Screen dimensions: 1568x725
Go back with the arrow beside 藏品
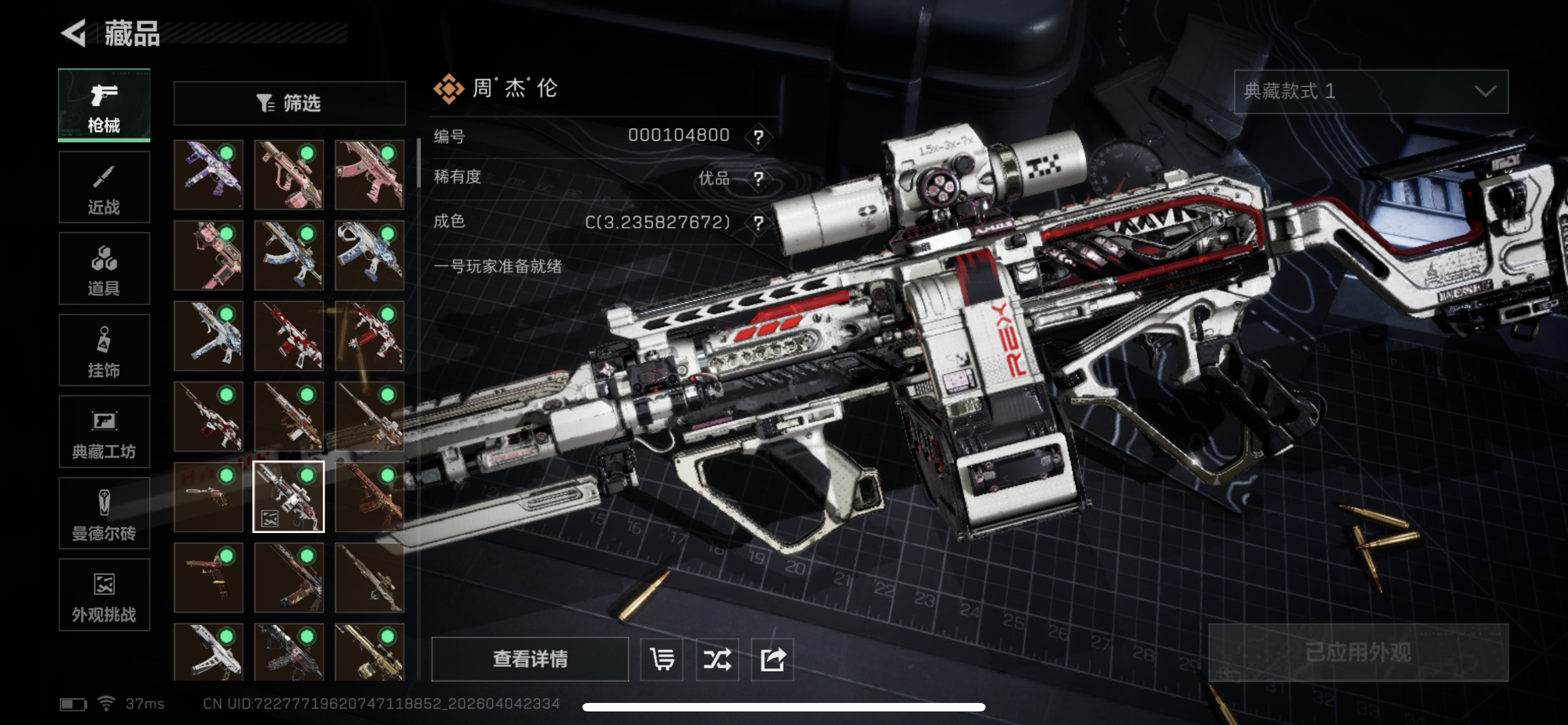click(x=75, y=33)
